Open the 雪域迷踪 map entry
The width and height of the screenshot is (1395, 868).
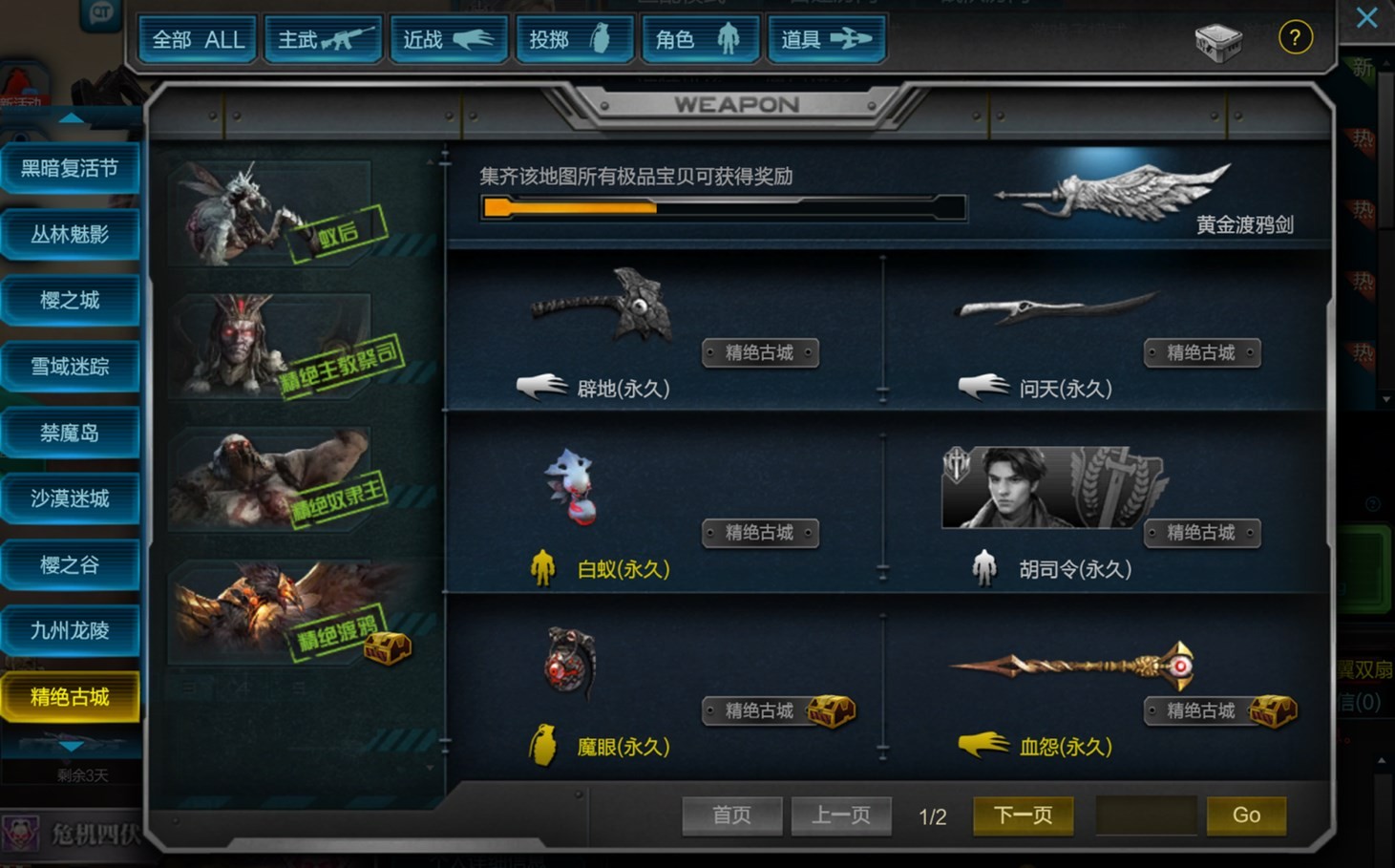[70, 367]
